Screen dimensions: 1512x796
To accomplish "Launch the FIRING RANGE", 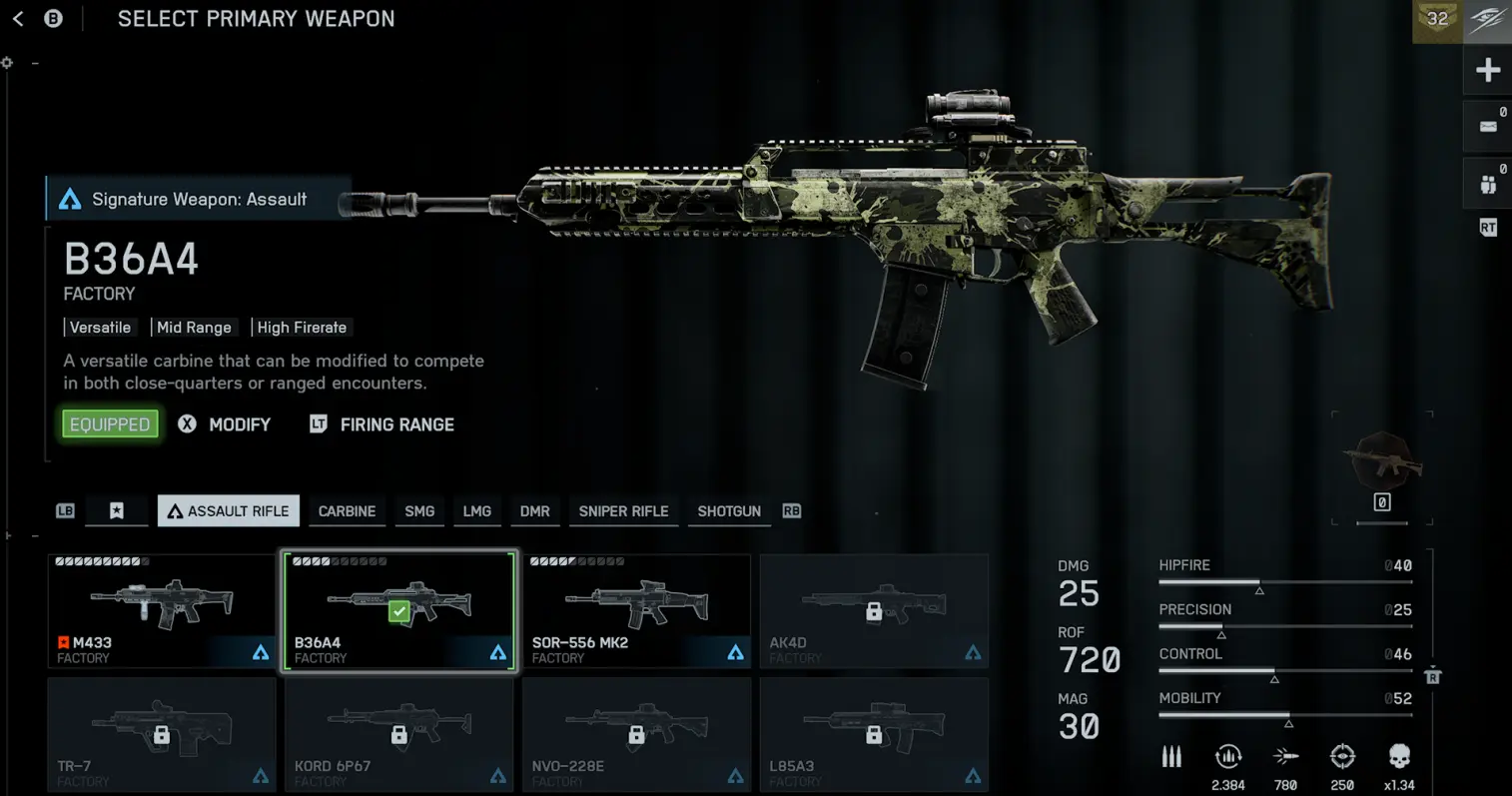I will (x=396, y=424).
